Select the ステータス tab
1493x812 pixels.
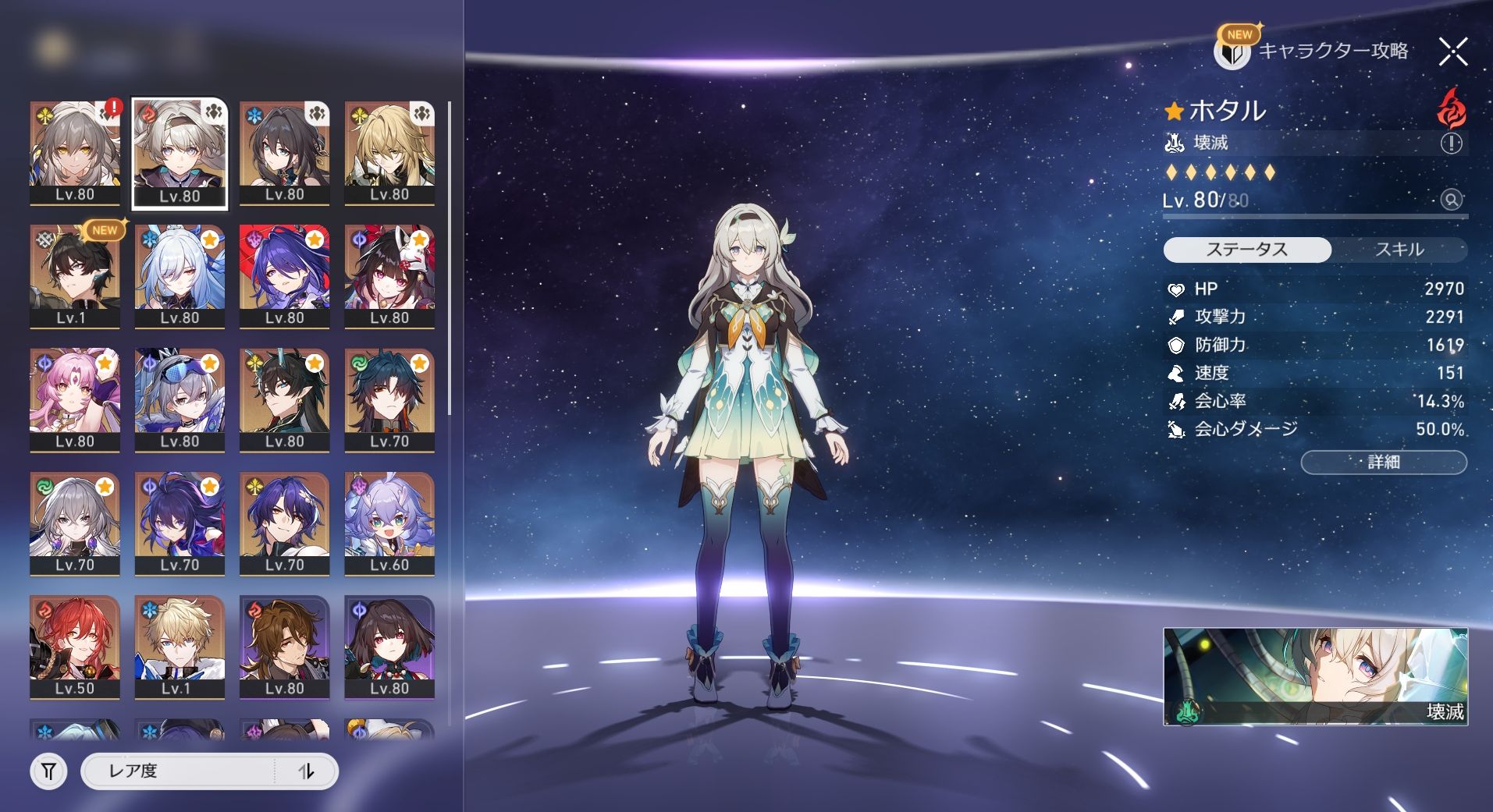point(1246,250)
